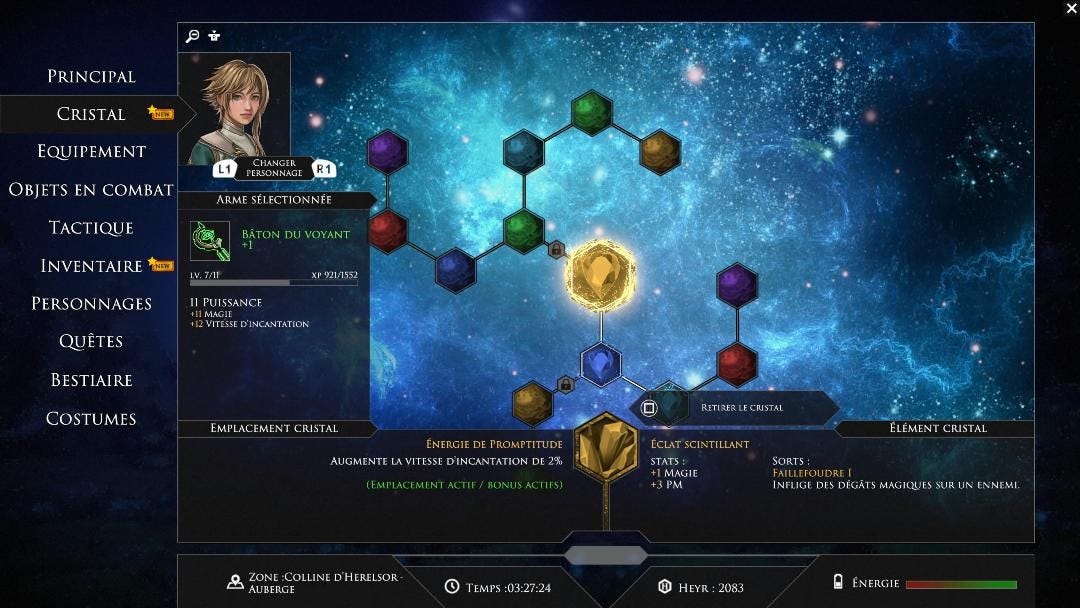Viewport: 1080px width, 608px height.
Task: Switch to the Emplacement Cristal tab
Action: [x=274, y=428]
